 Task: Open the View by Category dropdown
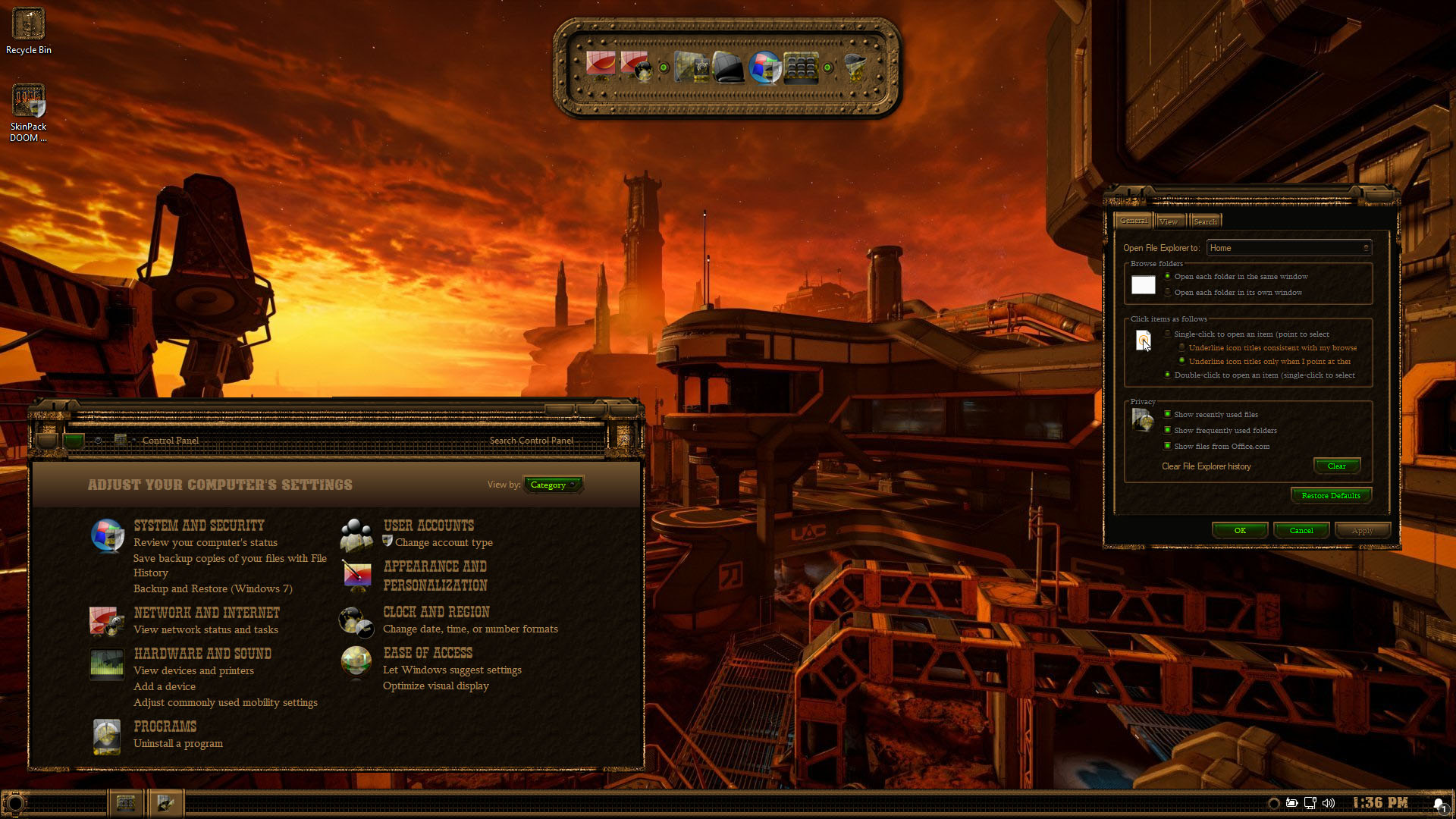(x=553, y=485)
